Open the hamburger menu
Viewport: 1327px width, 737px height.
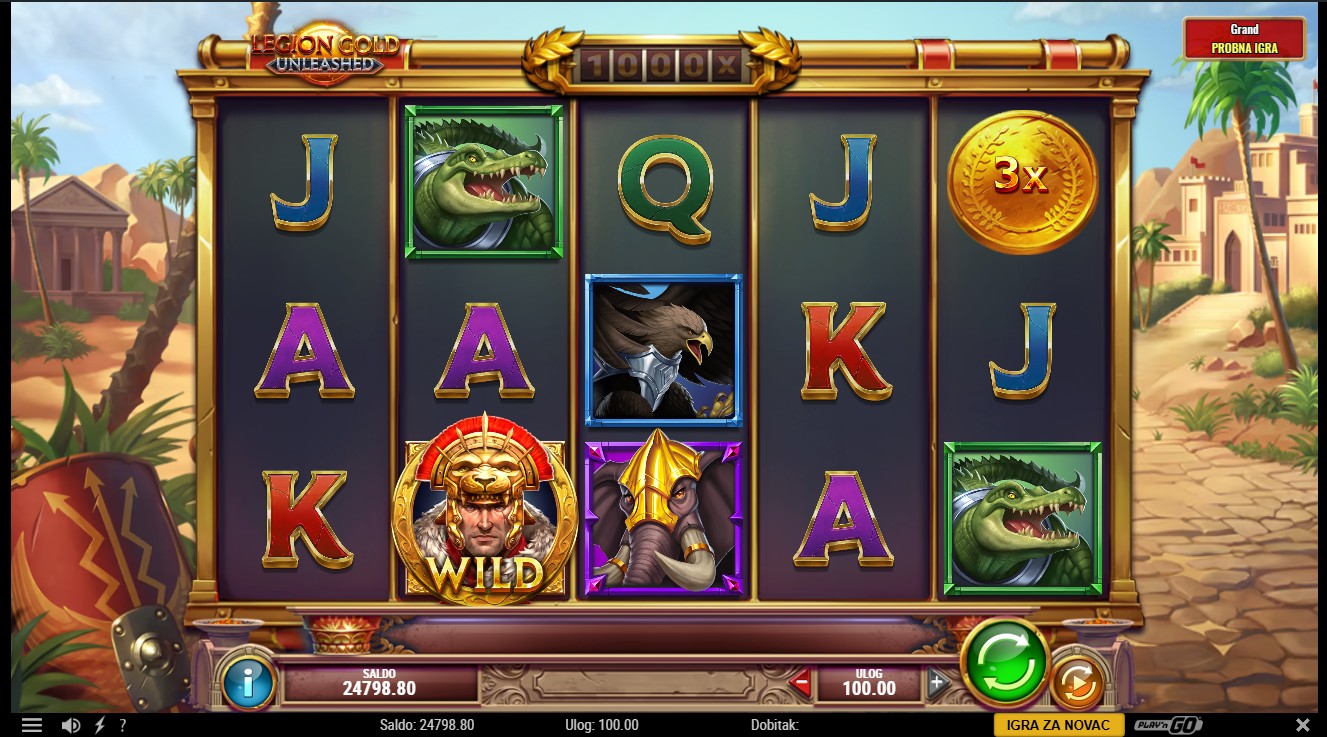tap(32, 725)
